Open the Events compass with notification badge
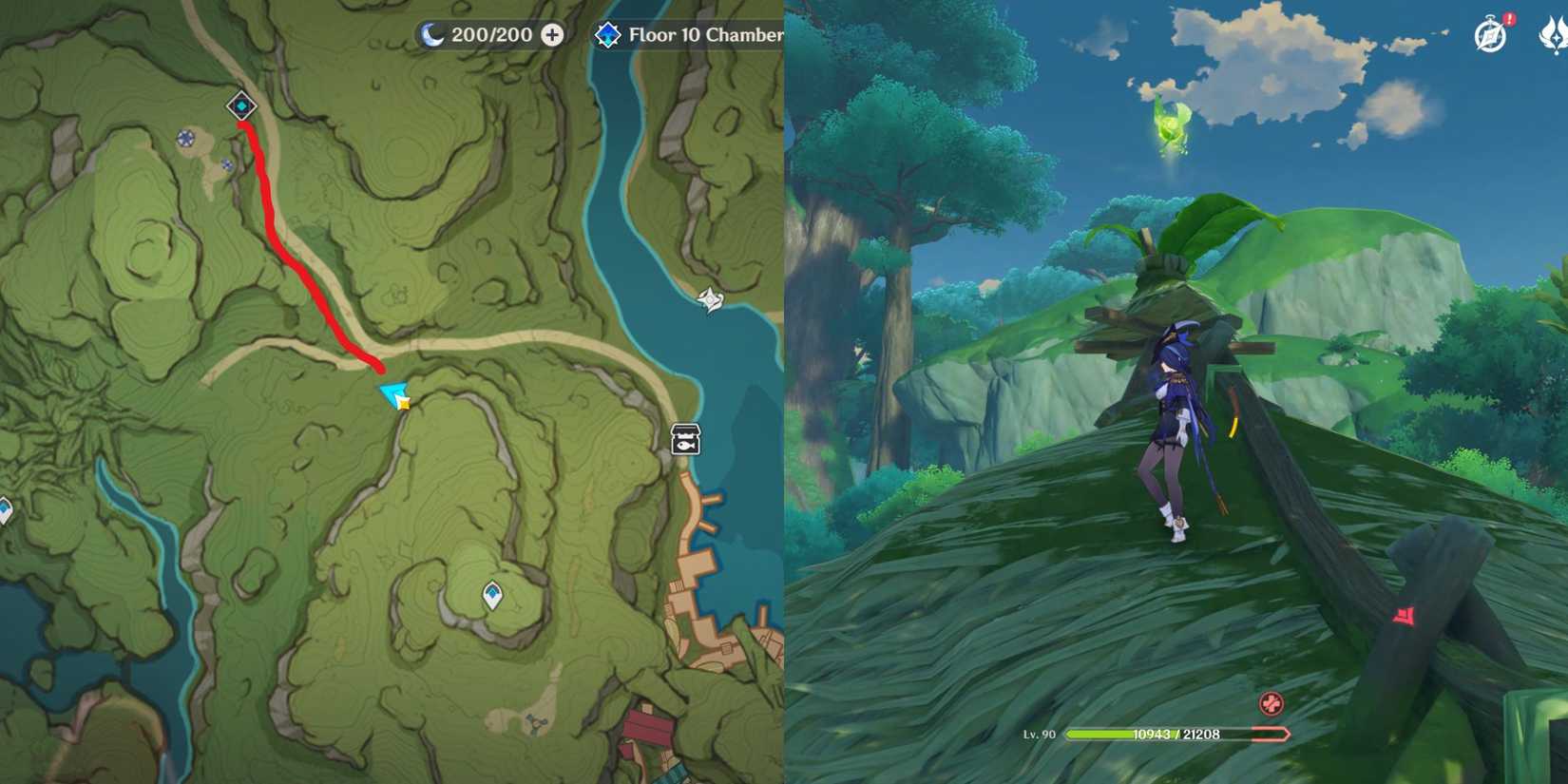This screenshot has height=784, width=1568. click(x=1489, y=34)
